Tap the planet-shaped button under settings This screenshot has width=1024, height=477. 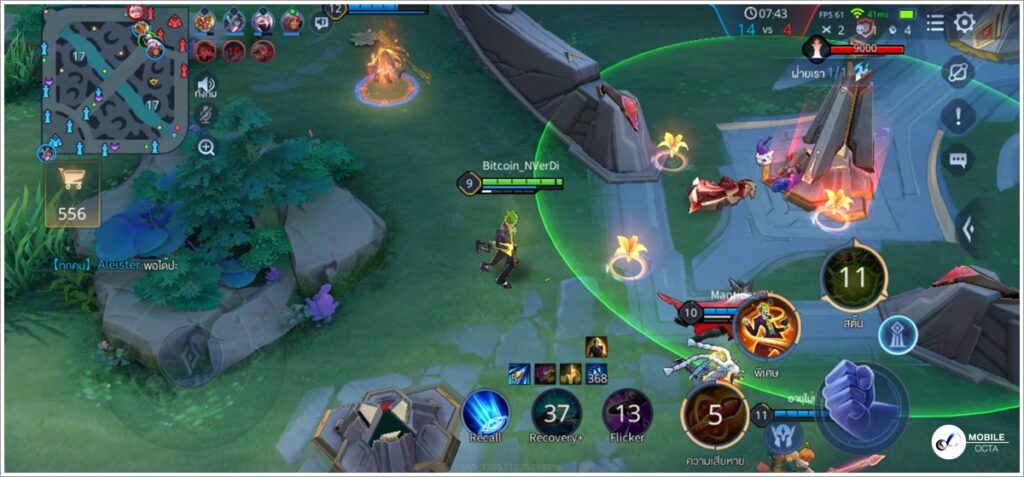[958, 72]
